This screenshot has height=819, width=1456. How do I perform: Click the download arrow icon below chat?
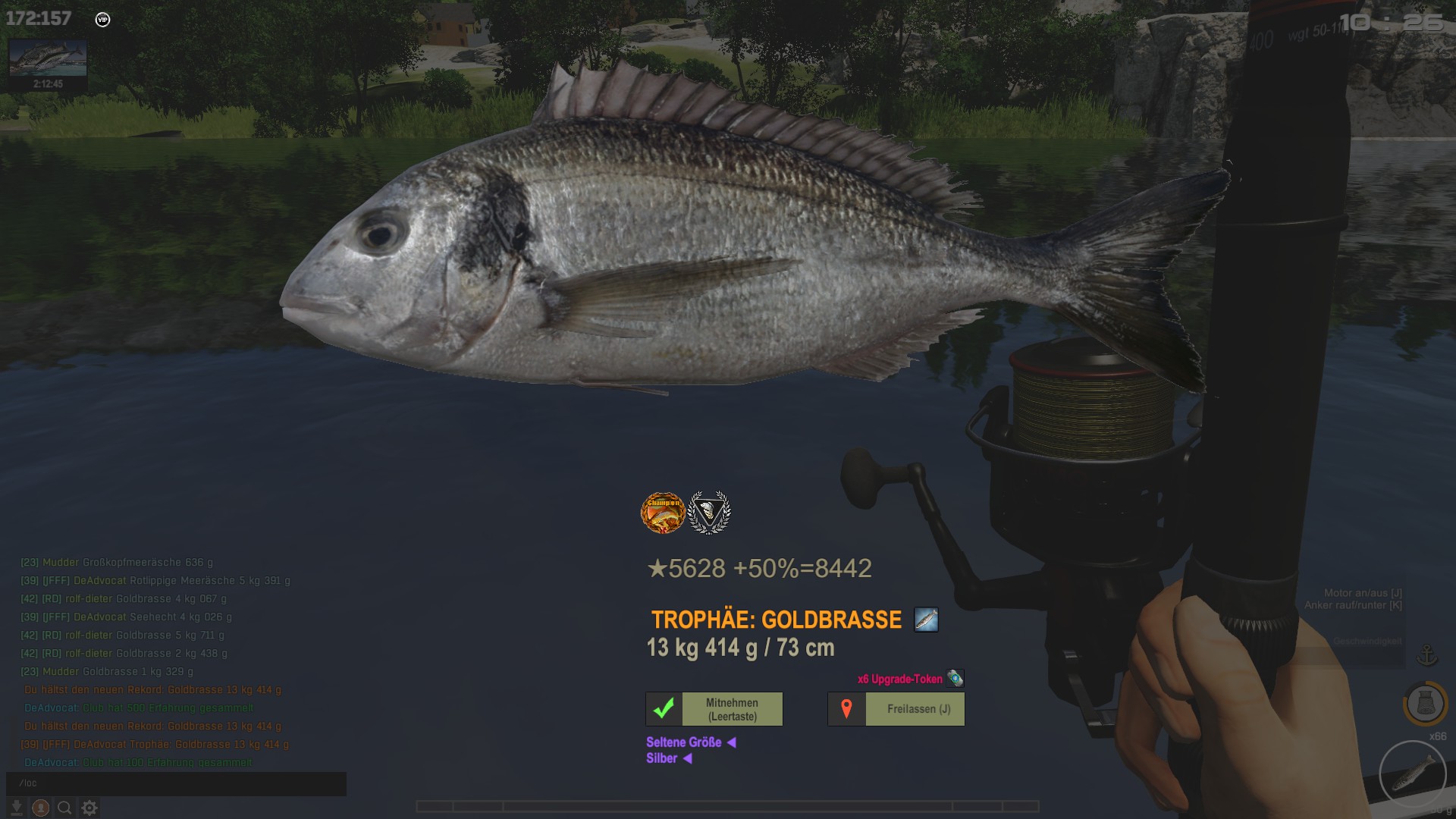point(16,808)
